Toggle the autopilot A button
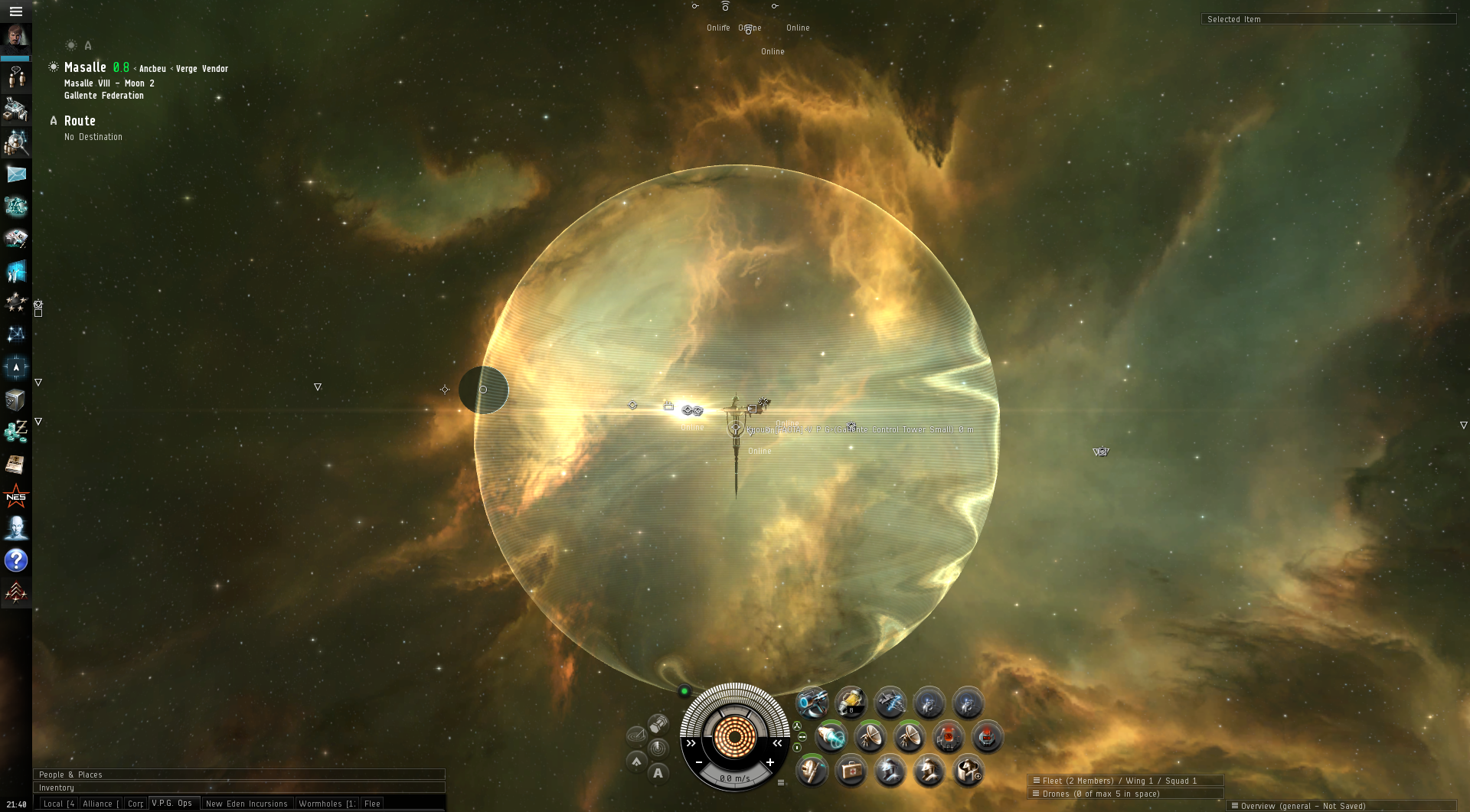 click(658, 773)
